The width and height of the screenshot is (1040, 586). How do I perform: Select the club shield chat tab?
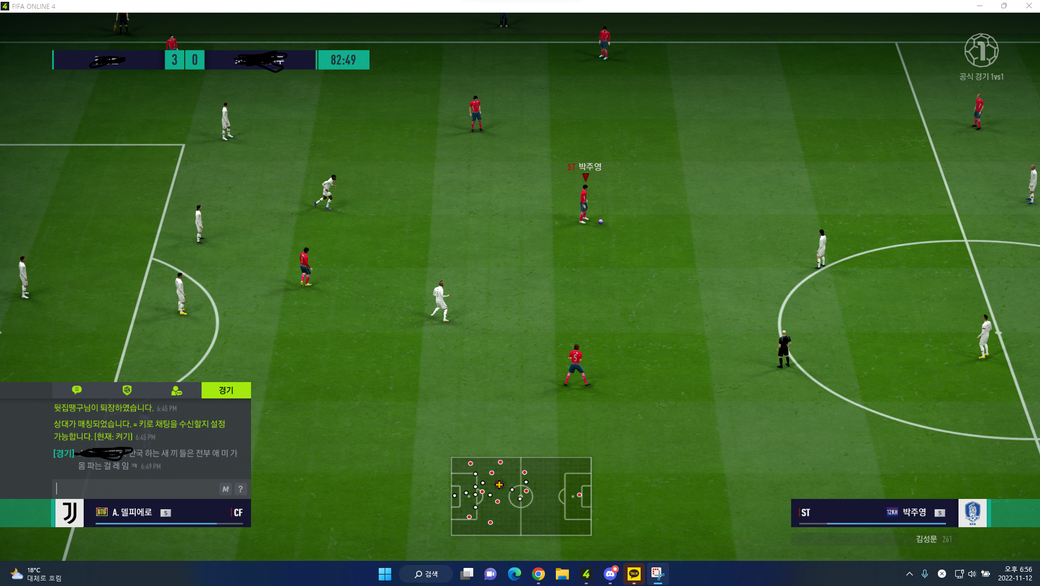127,390
